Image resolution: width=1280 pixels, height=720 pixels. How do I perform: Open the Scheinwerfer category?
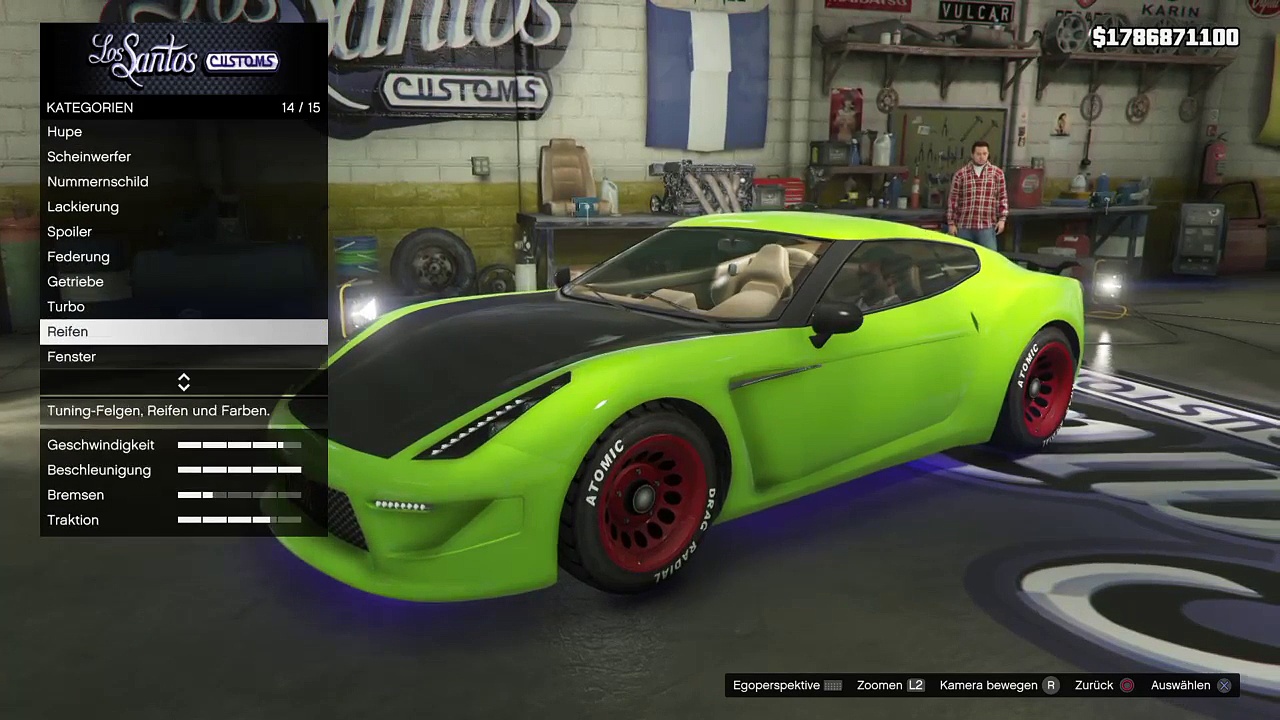coord(89,157)
